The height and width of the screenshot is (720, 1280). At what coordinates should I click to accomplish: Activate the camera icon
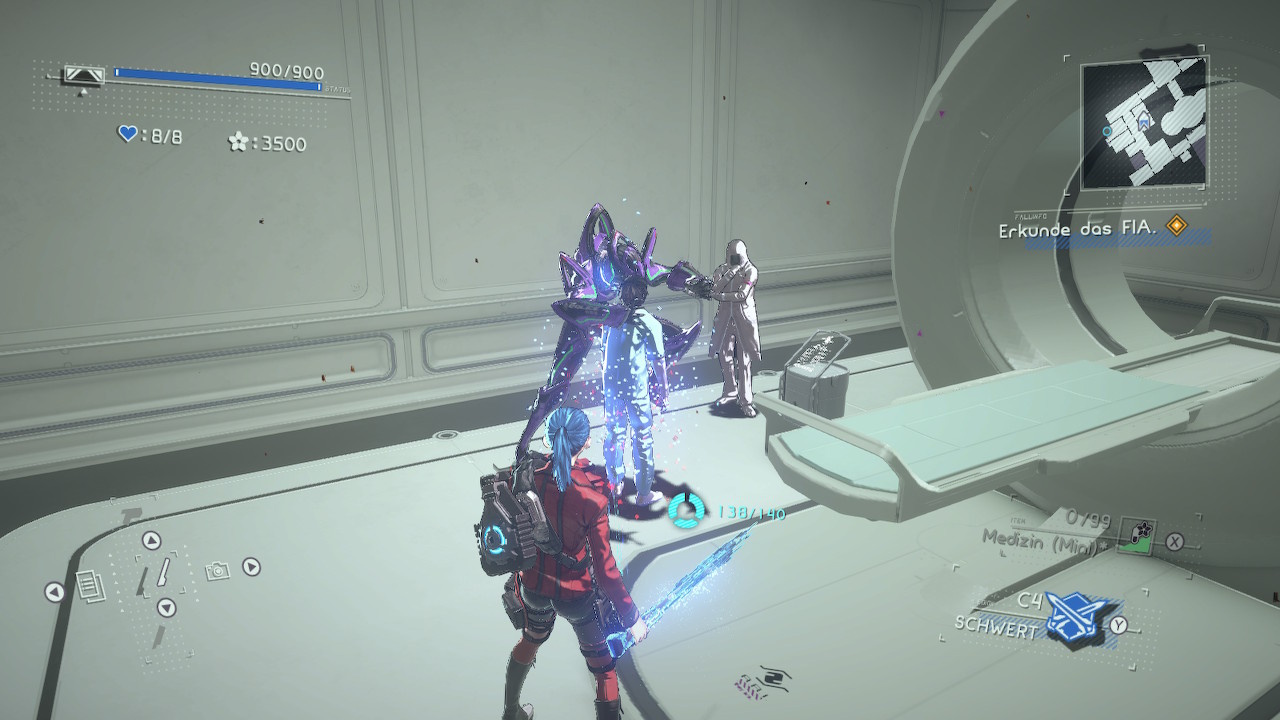[x=217, y=570]
